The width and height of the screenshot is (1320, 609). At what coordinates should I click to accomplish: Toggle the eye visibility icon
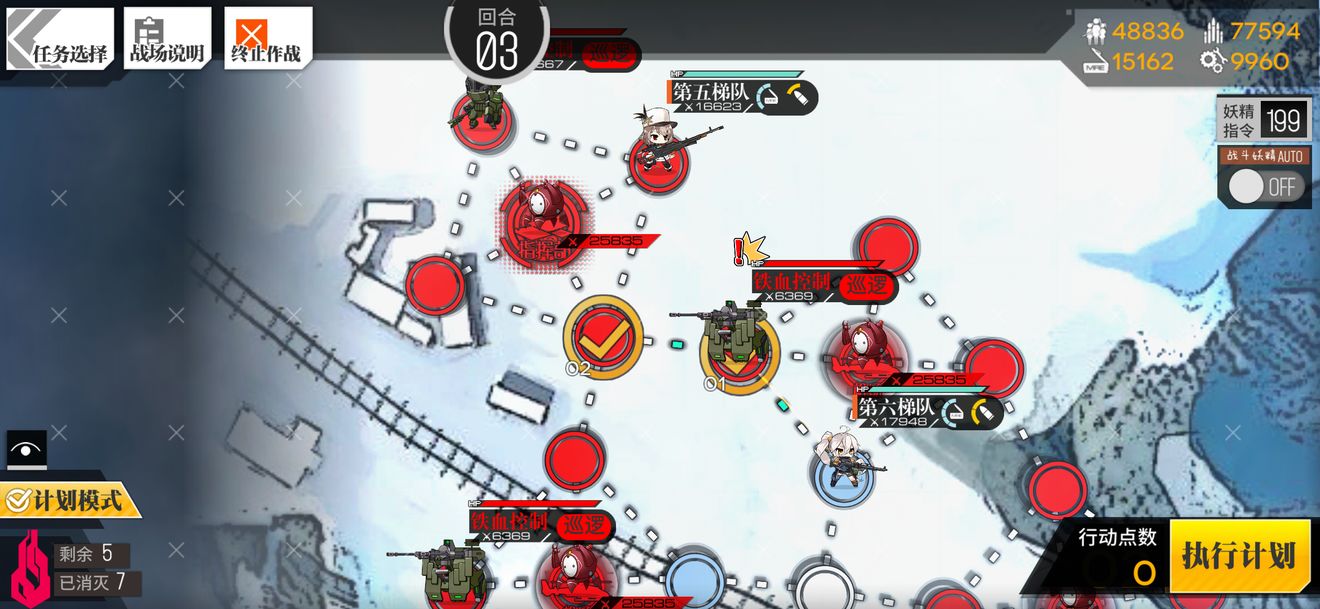coord(27,450)
